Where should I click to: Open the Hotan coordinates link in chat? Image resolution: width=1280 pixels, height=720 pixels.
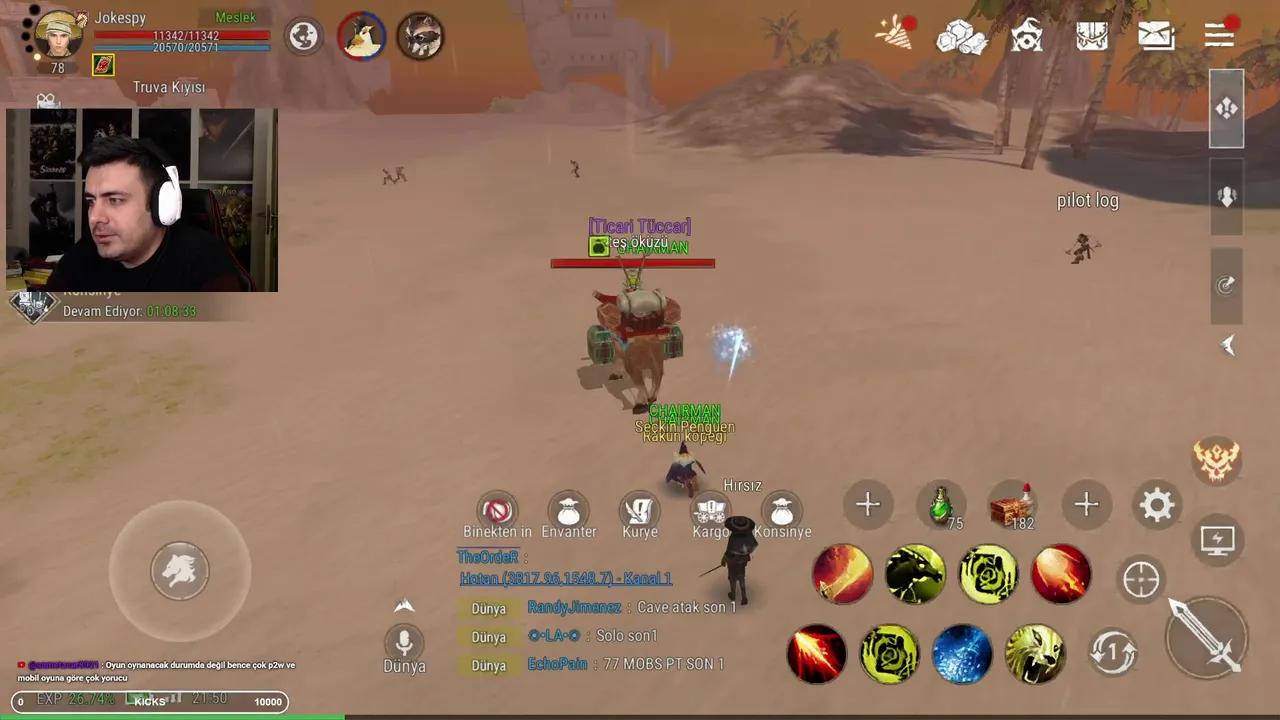coord(565,579)
